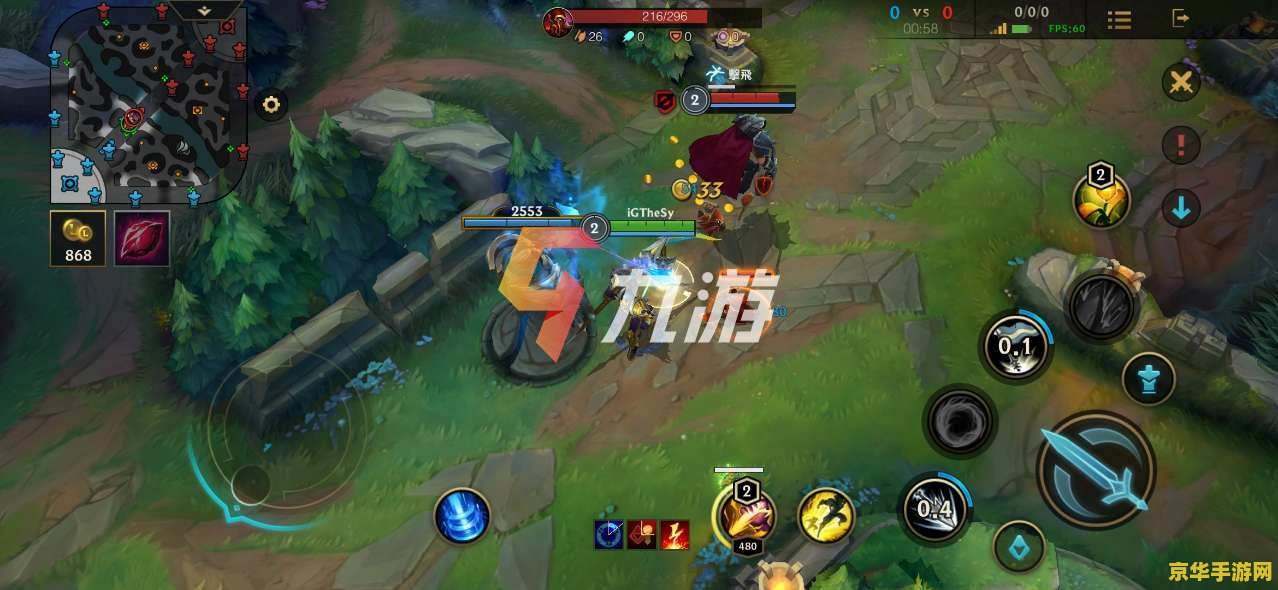Tap the exit arrow icon
Screen dimensions: 1278x590
(x=1181, y=18)
